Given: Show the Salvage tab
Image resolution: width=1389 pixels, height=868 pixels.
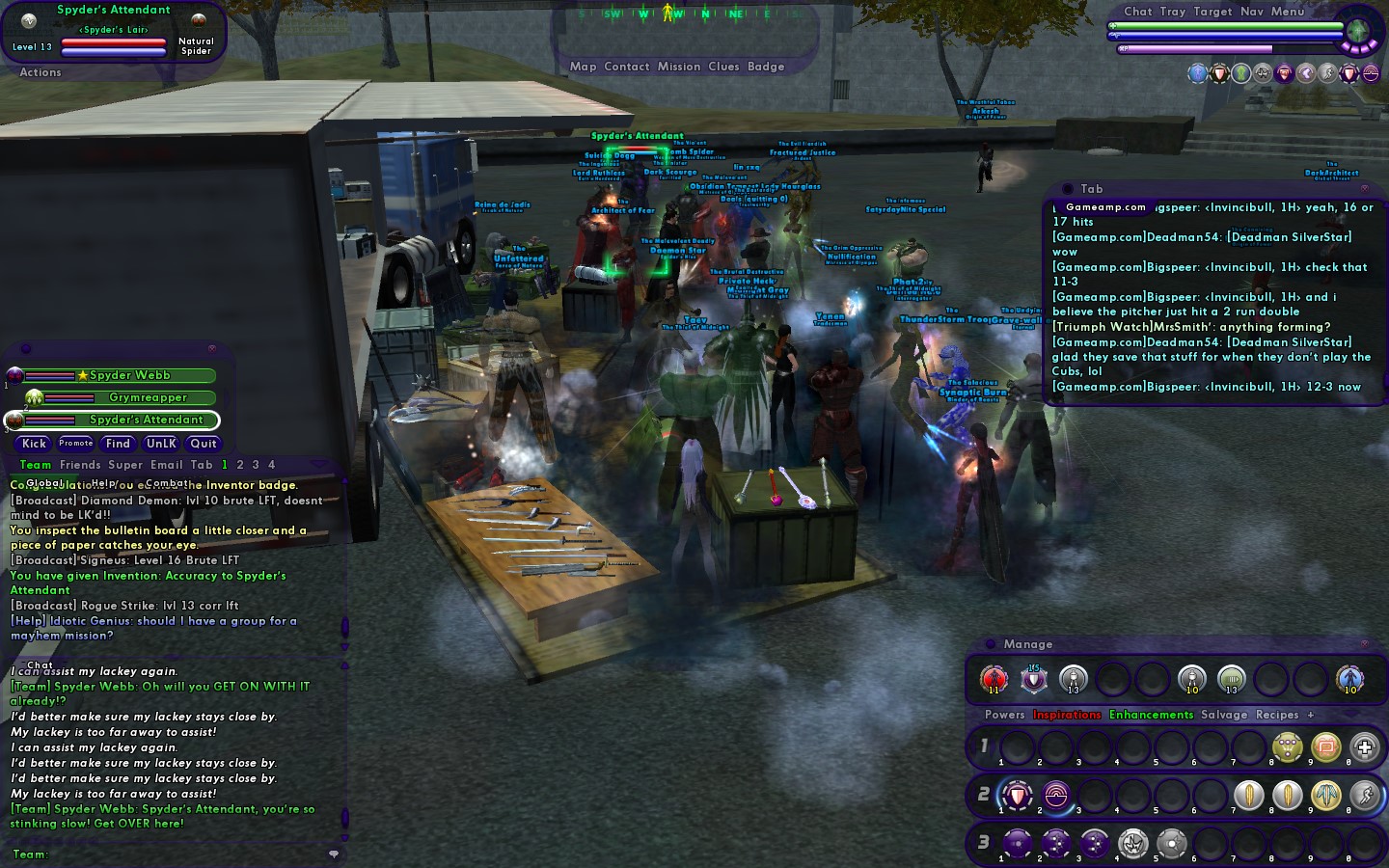Looking at the screenshot, I should click(x=1224, y=715).
